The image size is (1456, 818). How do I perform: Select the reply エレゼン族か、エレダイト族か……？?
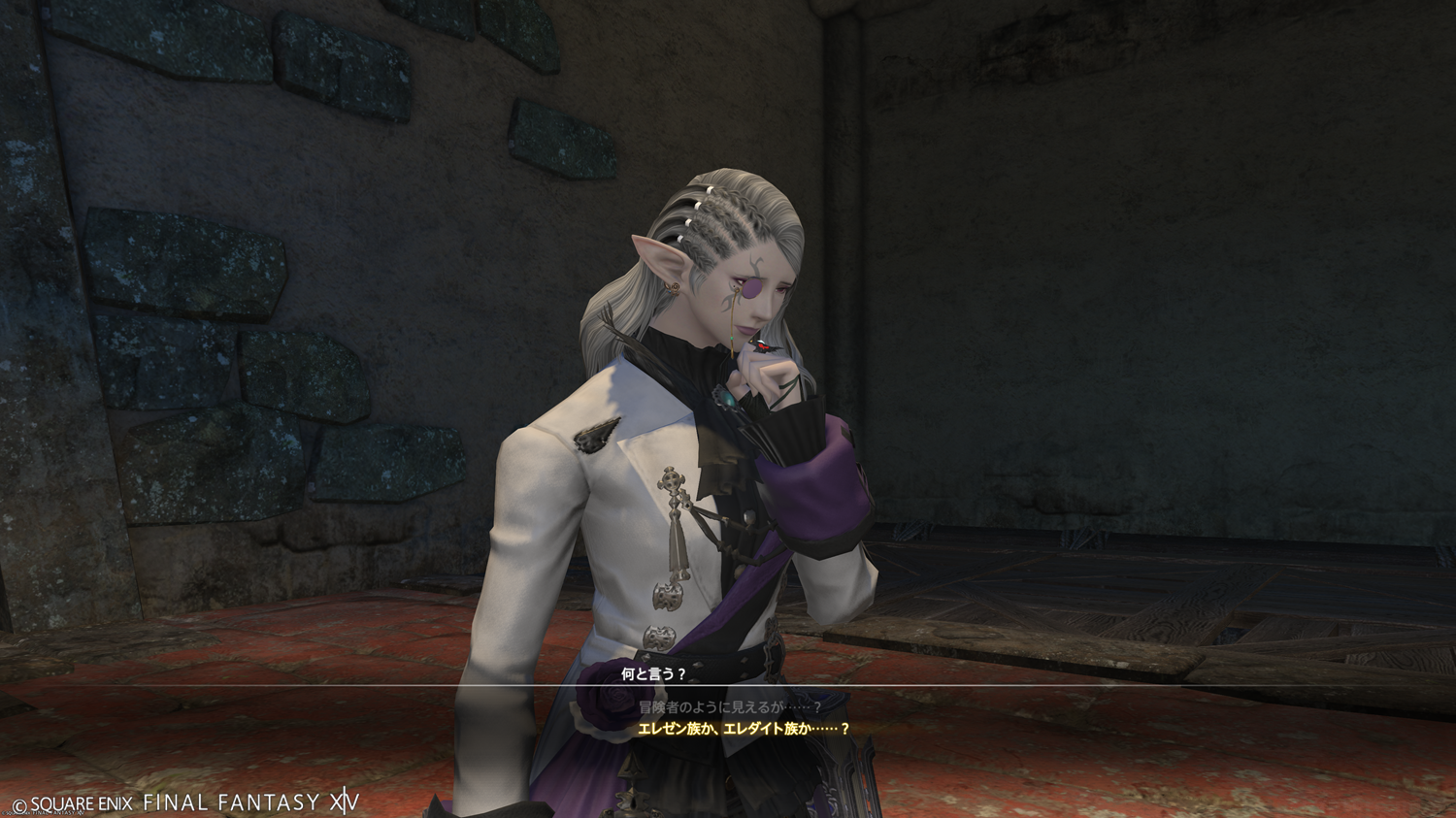[x=744, y=729]
